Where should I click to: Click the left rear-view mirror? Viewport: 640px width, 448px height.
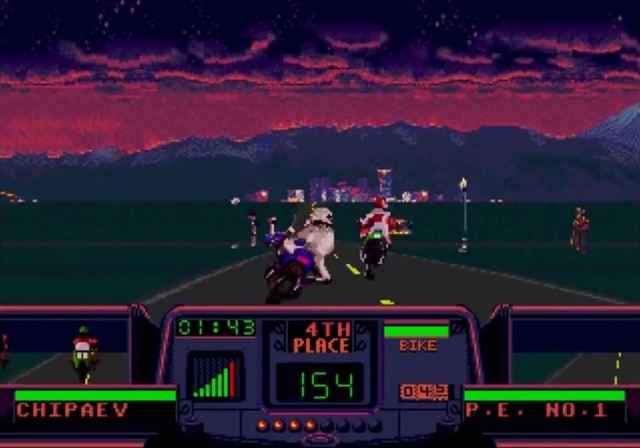[x=66, y=352]
